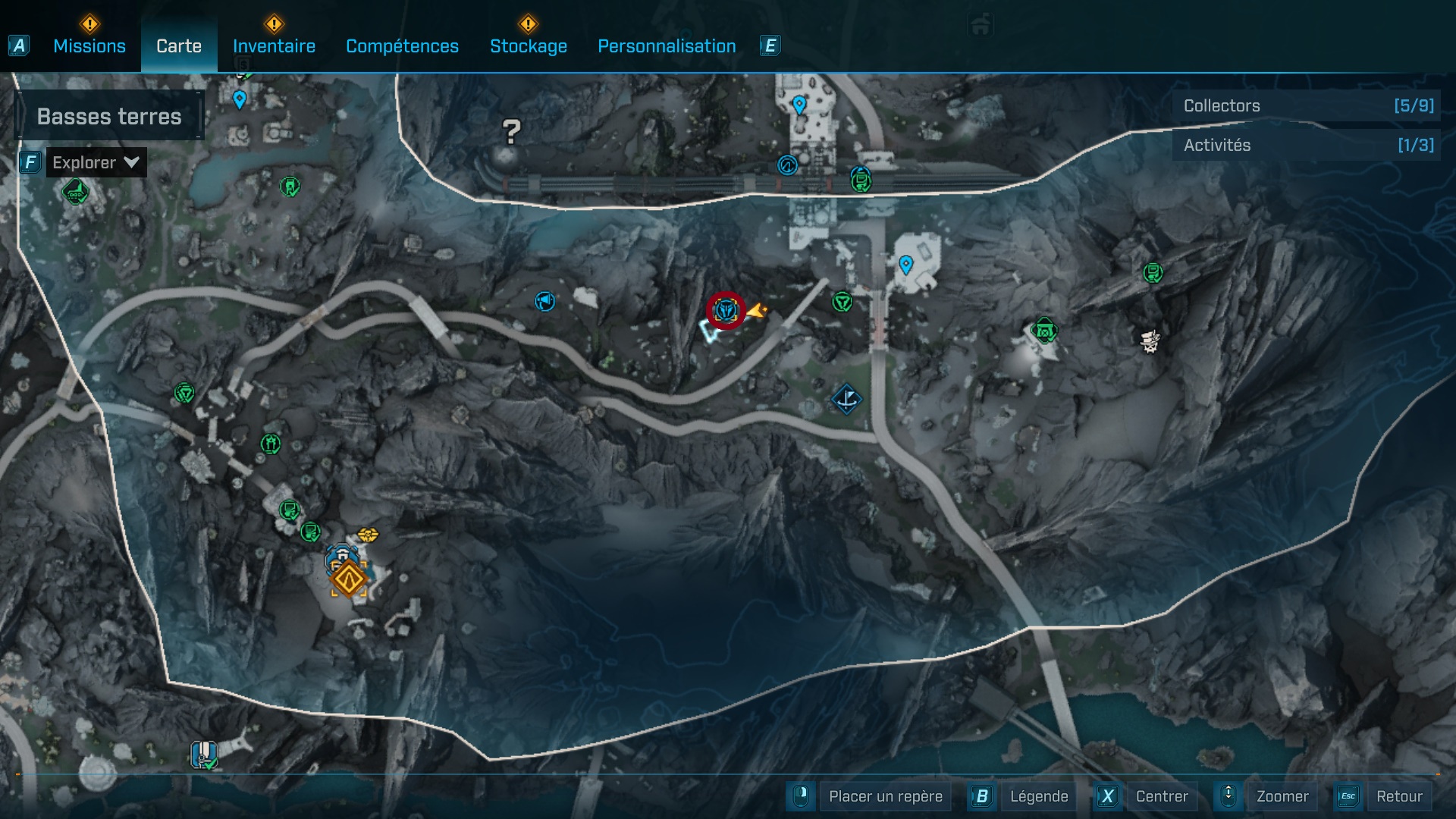Expand the Explorer dropdown
The image size is (1456, 819).
click(96, 162)
